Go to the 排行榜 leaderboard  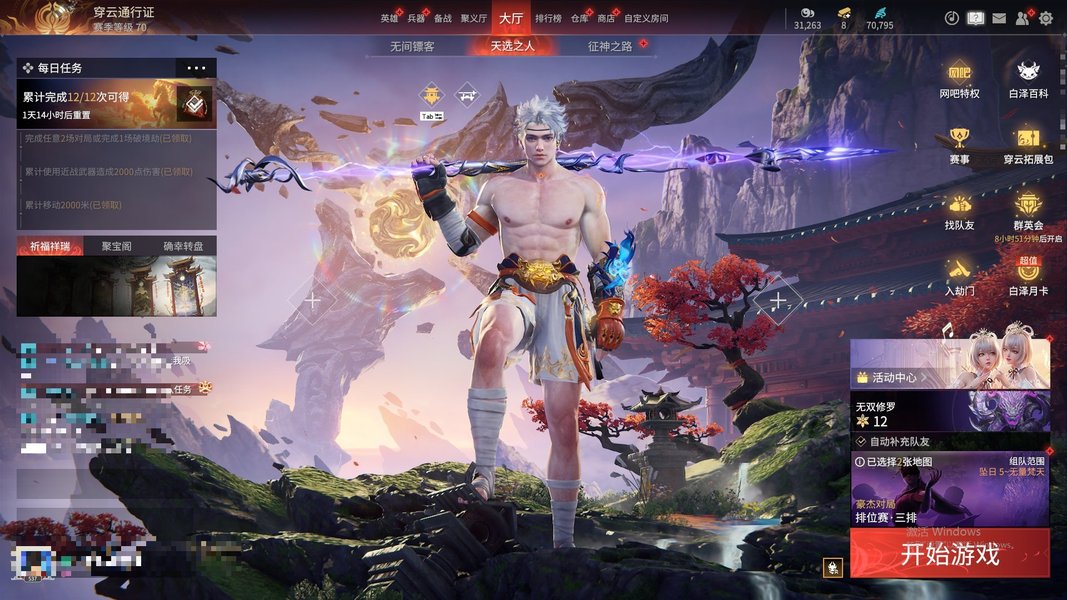(548, 18)
